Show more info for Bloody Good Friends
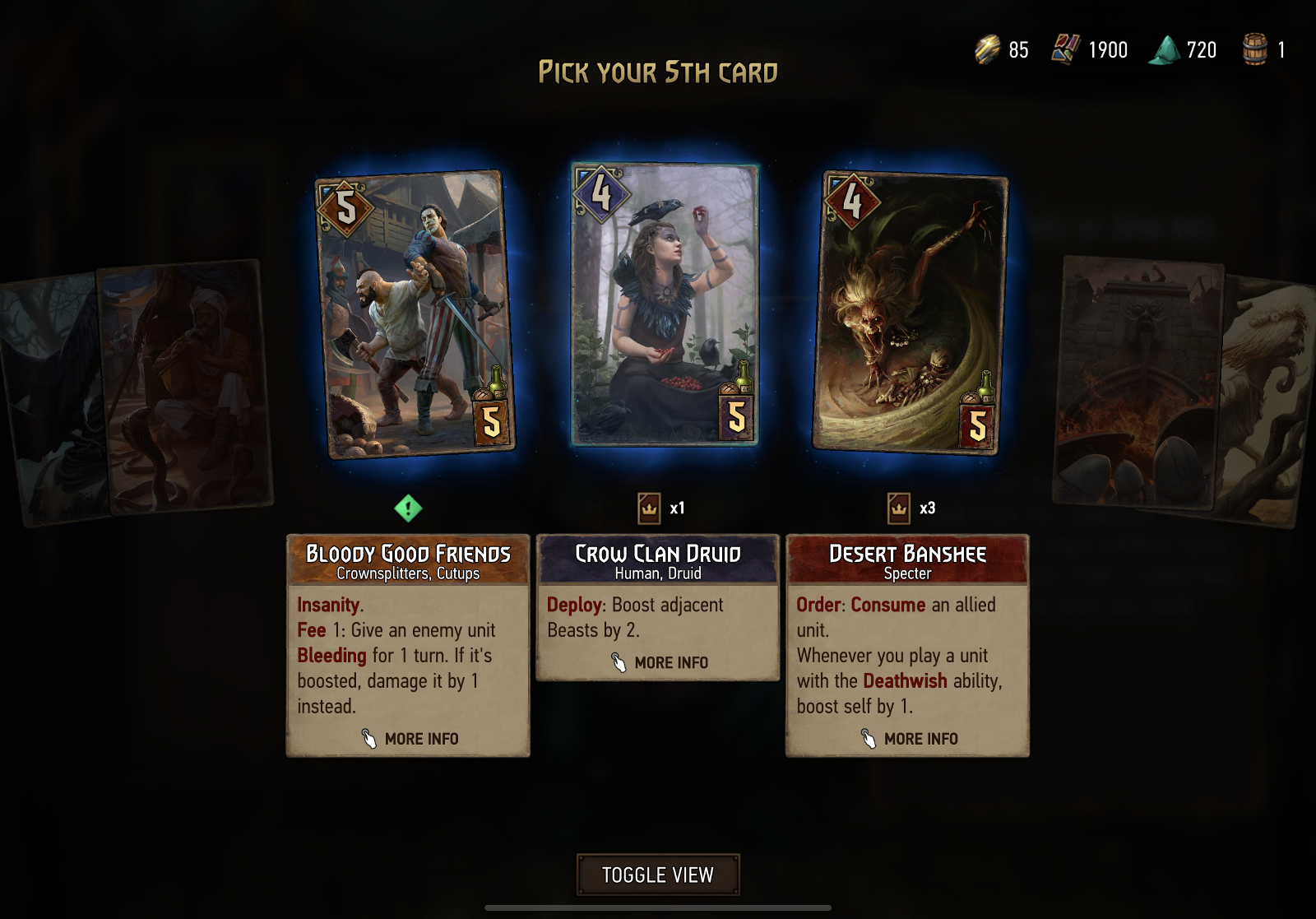The image size is (1316, 919). [410, 739]
